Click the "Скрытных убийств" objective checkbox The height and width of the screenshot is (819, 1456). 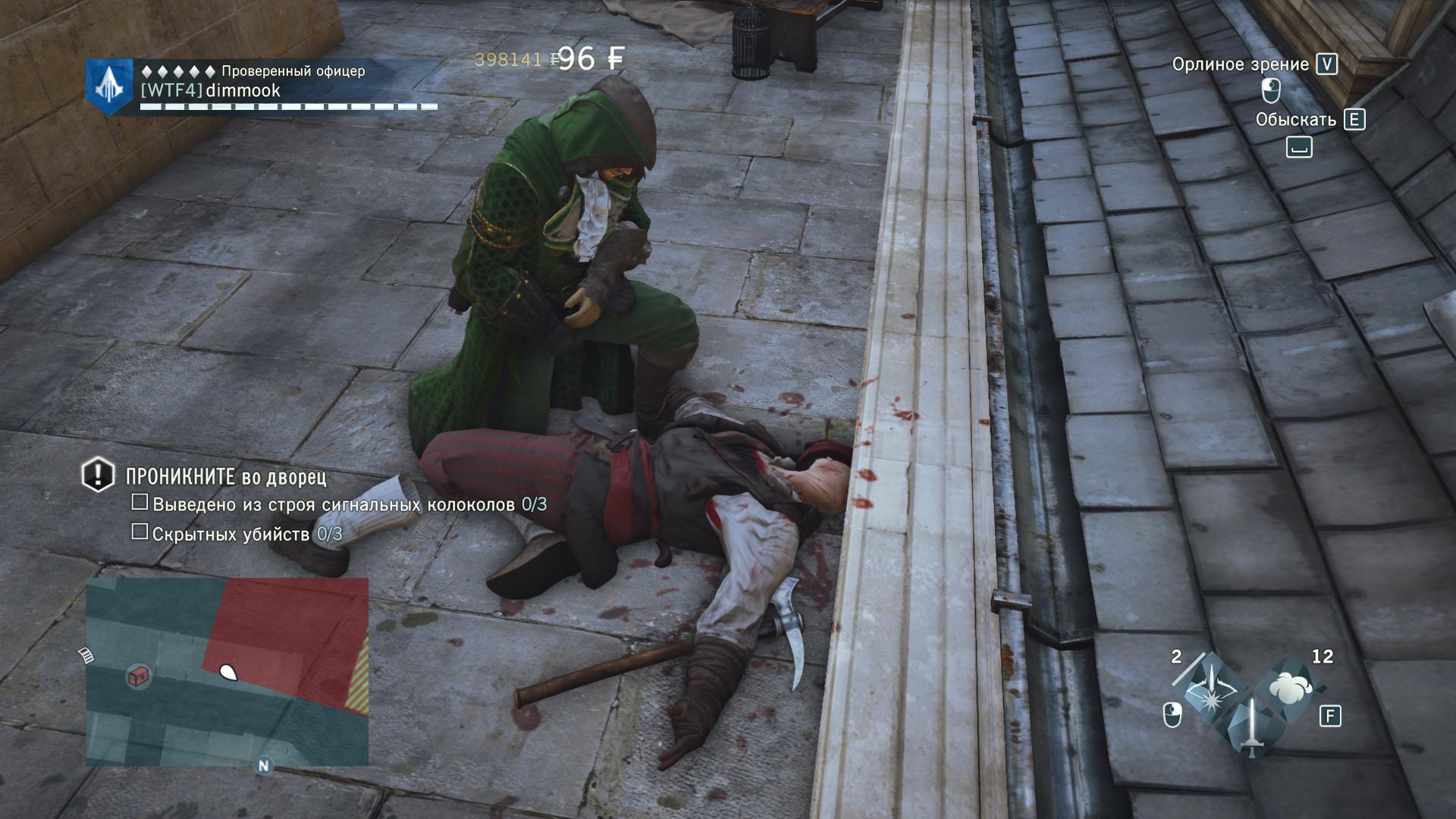[x=140, y=532]
